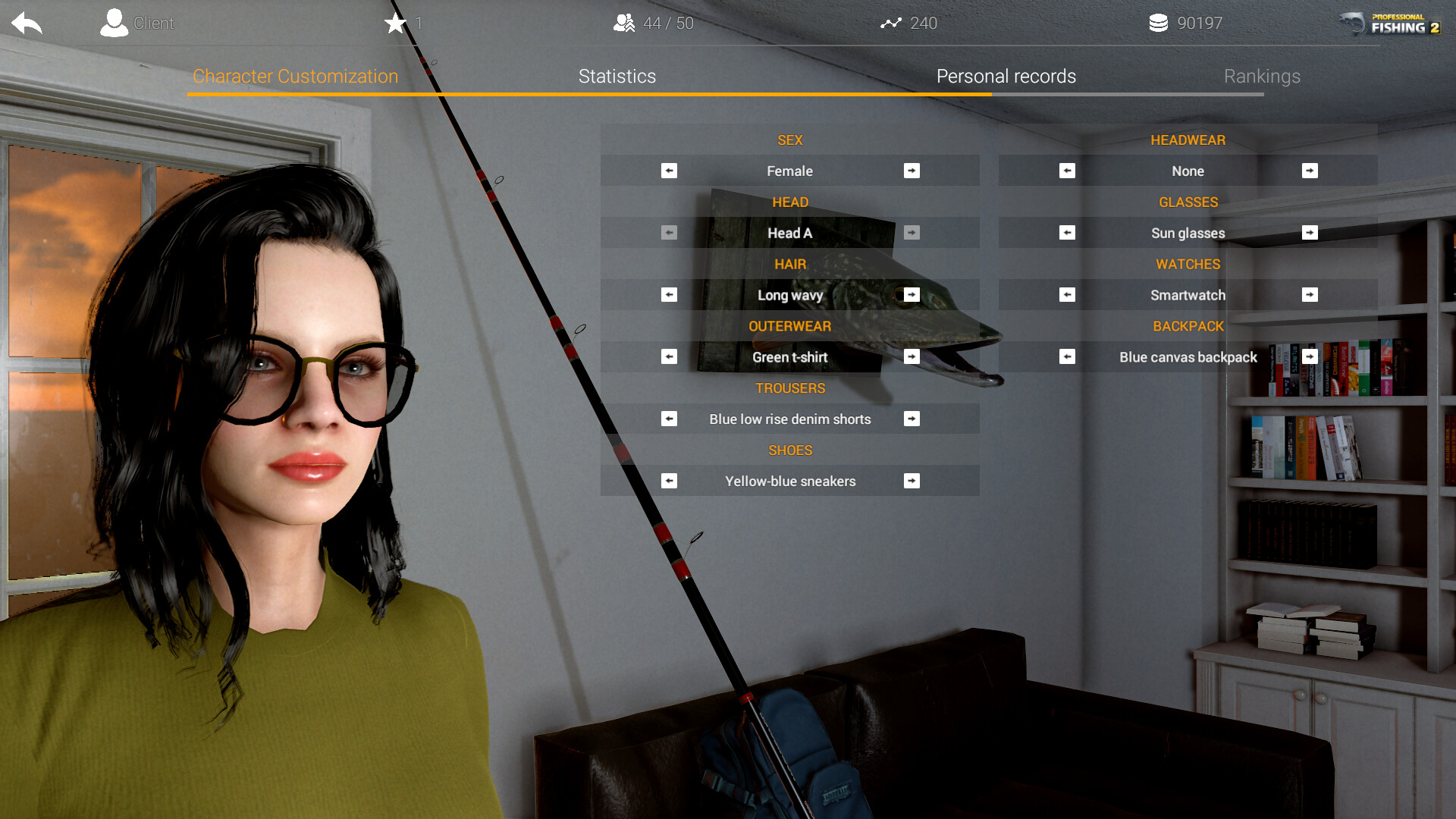The image size is (1456, 819).
Task: Choose the previous sex option
Action: point(669,171)
